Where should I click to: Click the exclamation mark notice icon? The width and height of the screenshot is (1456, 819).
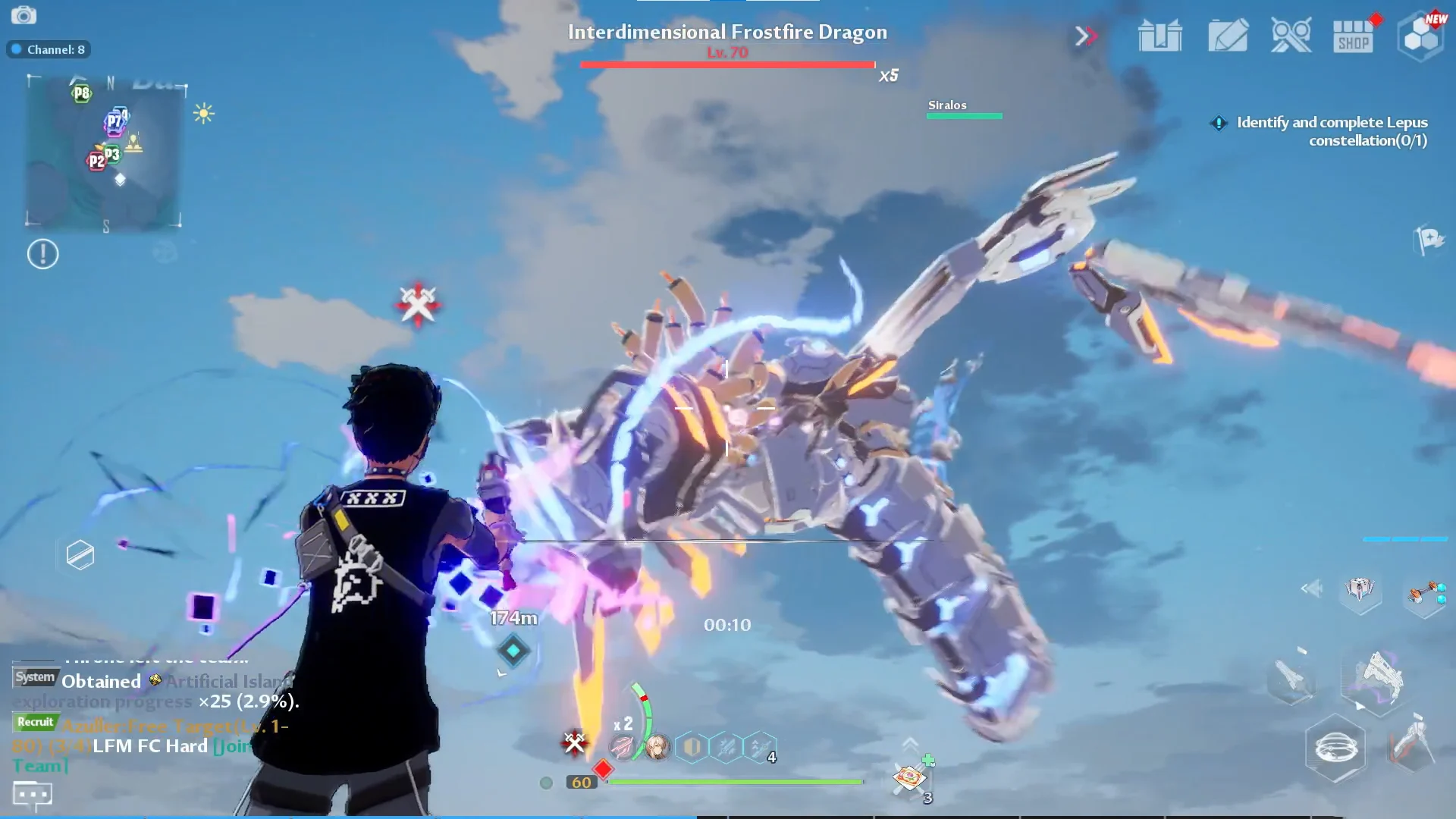[x=42, y=254]
